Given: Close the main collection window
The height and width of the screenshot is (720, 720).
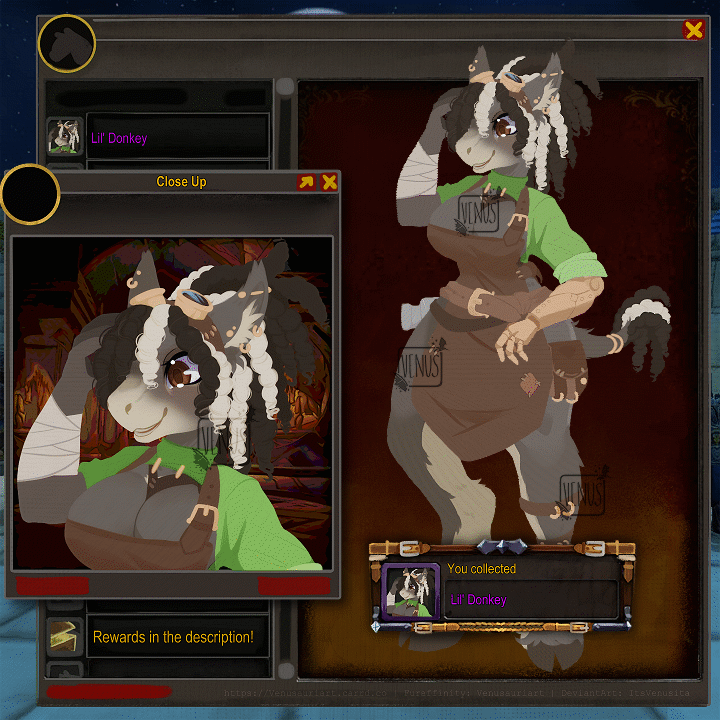Looking at the screenshot, I should [693, 30].
